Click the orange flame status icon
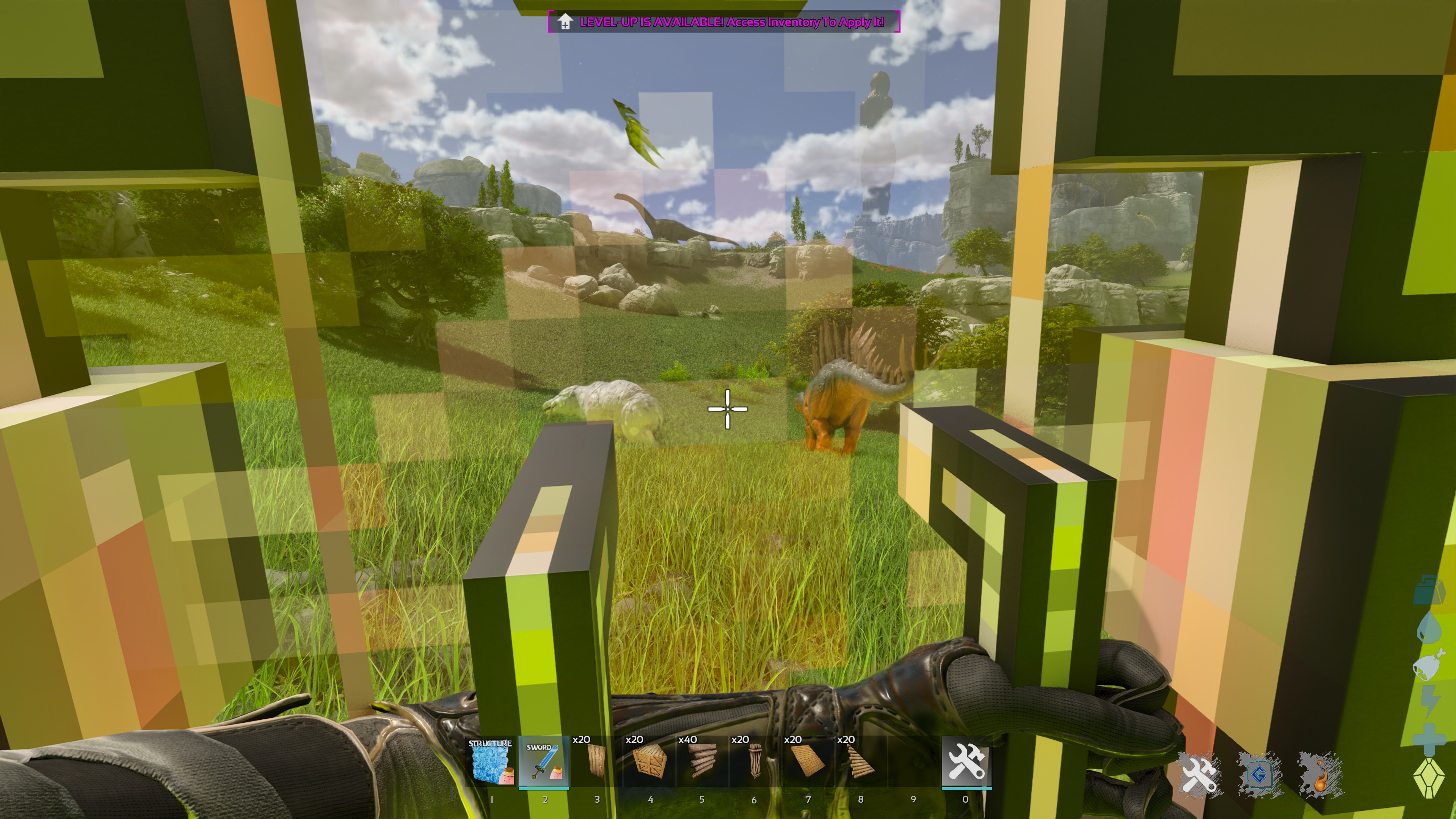Viewport: 1456px width, 819px height. click(1320, 774)
